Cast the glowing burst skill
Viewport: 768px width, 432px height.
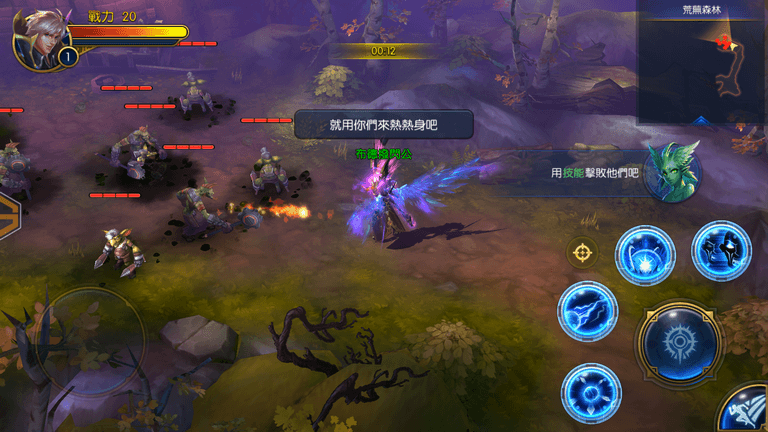point(643,255)
